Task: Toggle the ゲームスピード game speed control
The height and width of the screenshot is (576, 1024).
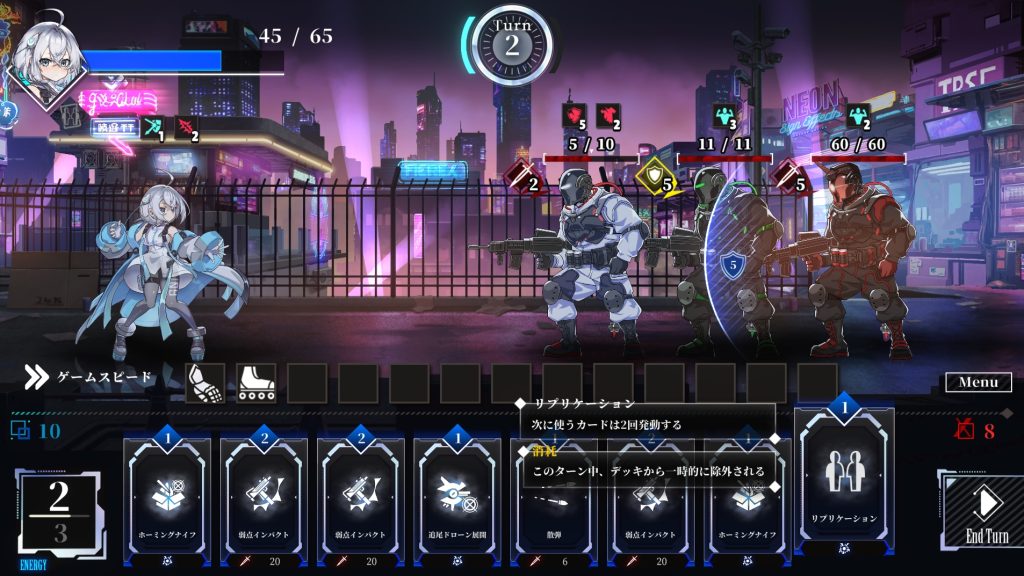Action: tap(90, 377)
